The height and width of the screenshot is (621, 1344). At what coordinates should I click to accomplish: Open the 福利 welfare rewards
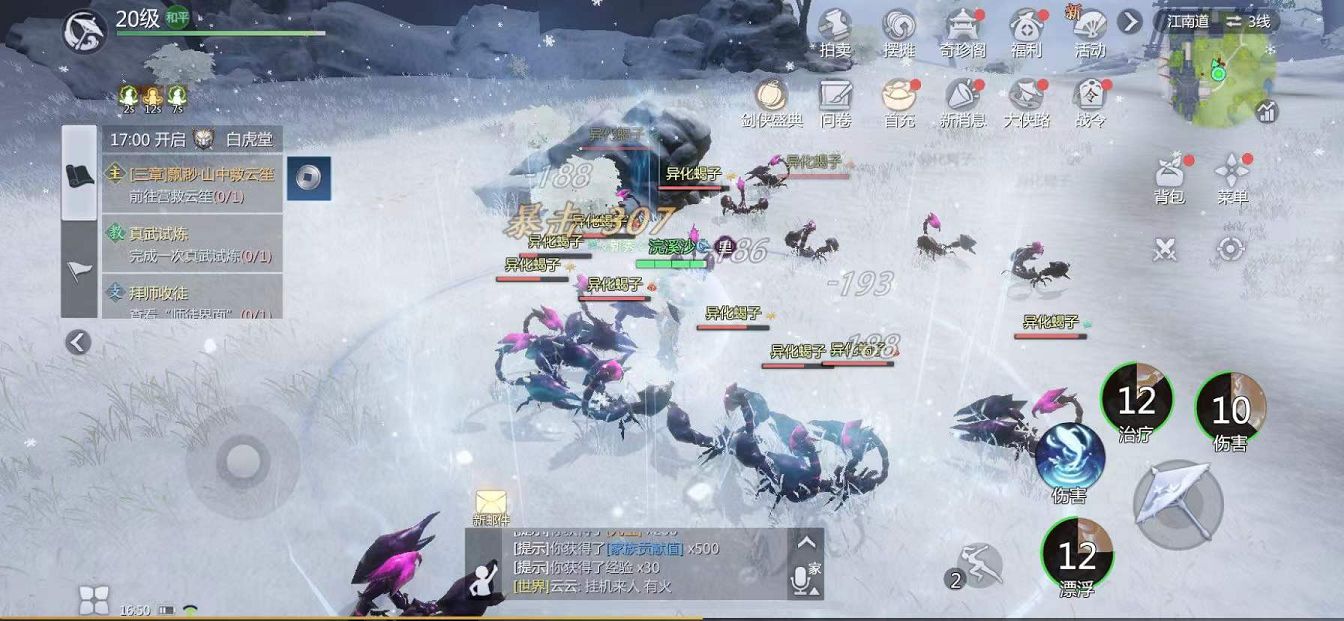click(1026, 30)
